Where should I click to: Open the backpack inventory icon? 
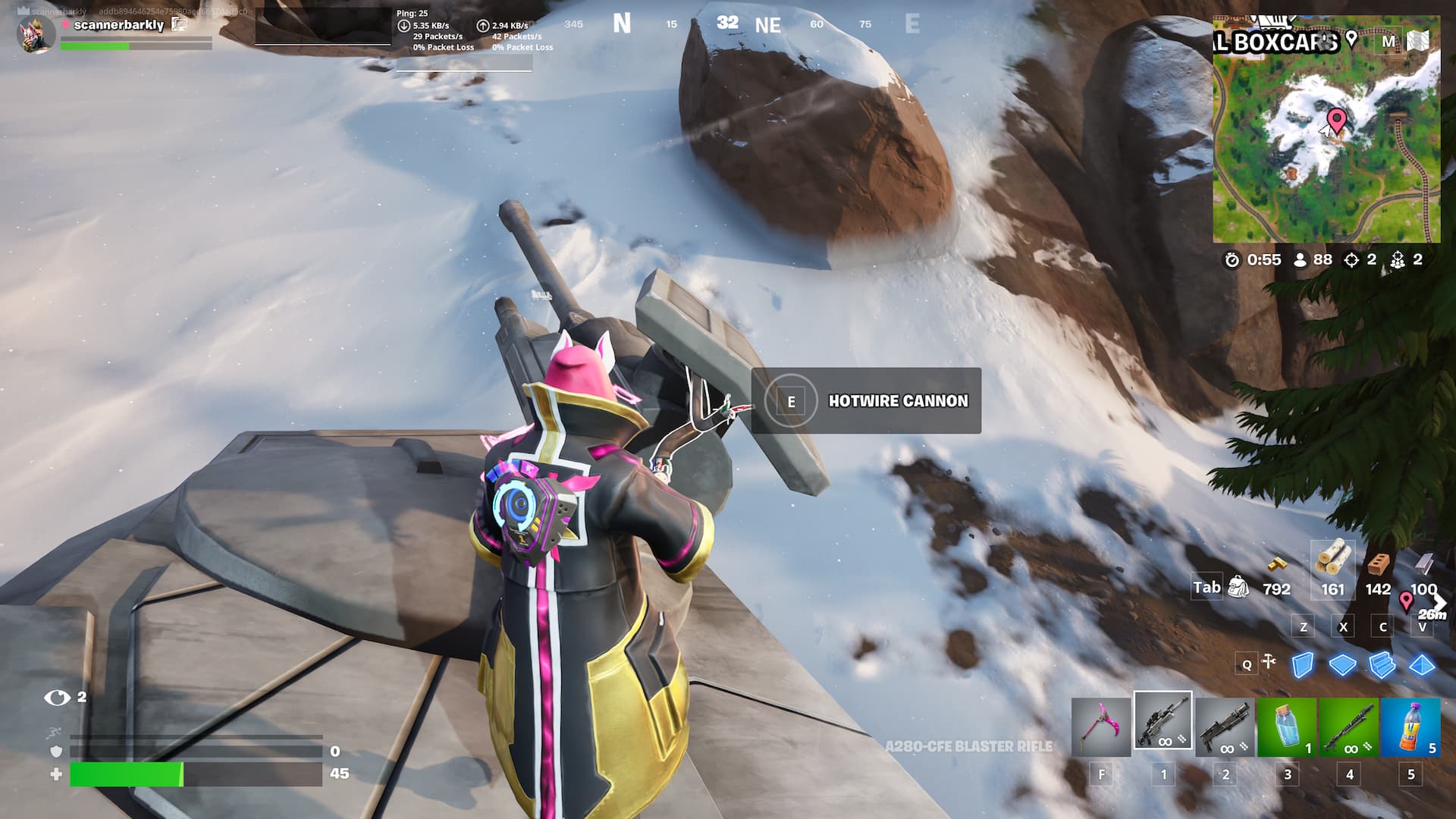(1238, 587)
